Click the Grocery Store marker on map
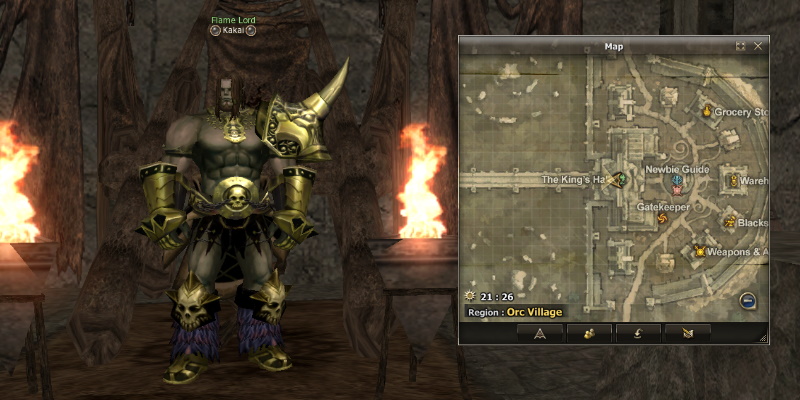 point(707,111)
